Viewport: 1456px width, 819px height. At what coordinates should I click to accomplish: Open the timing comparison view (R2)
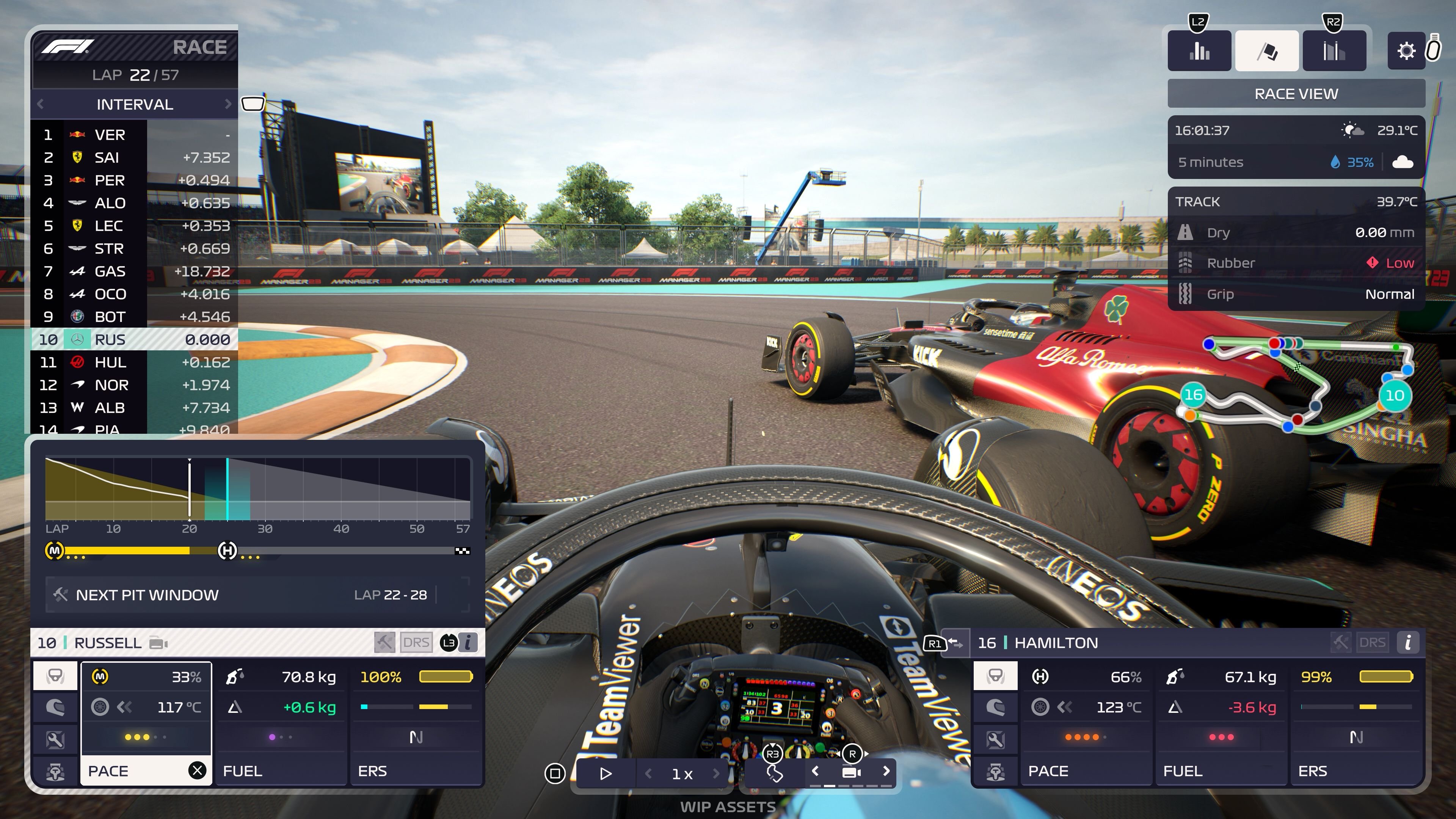coord(1335,51)
